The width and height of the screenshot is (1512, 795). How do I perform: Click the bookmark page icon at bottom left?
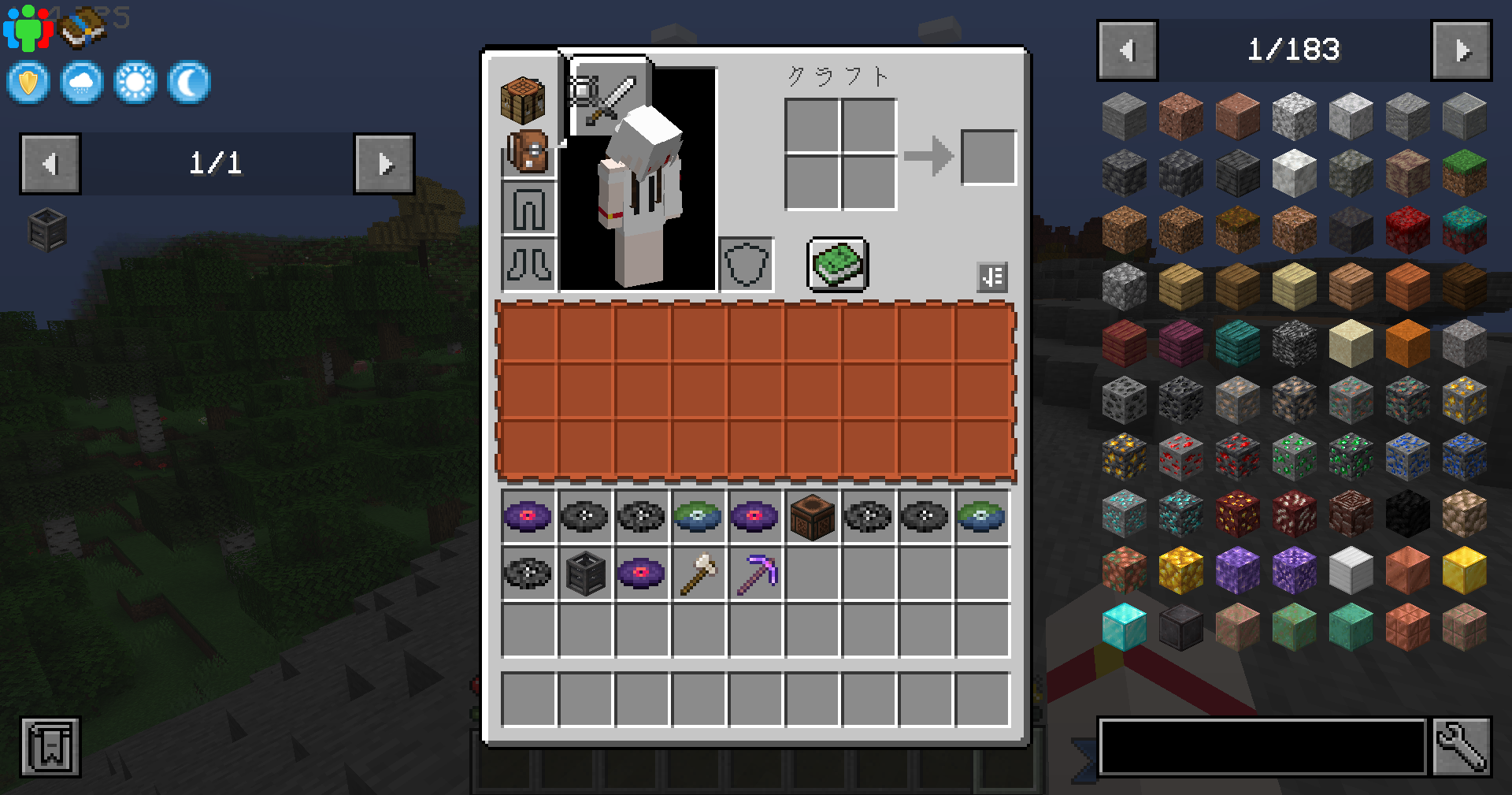point(50,747)
